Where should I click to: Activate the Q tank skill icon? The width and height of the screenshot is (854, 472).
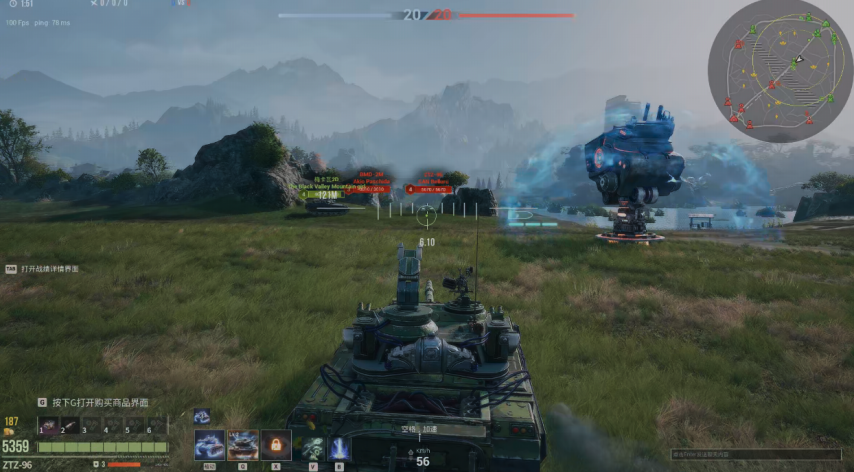[x=243, y=445]
